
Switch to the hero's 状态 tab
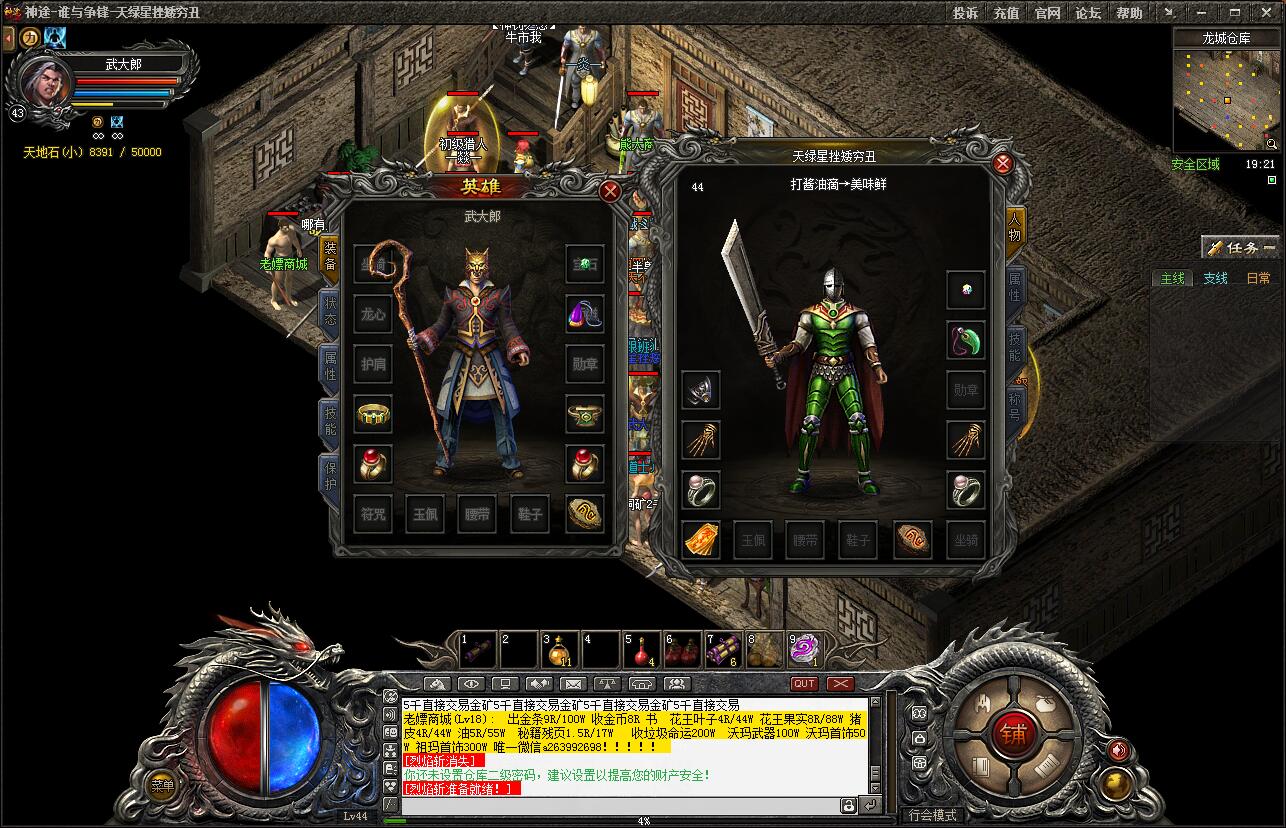[329, 309]
